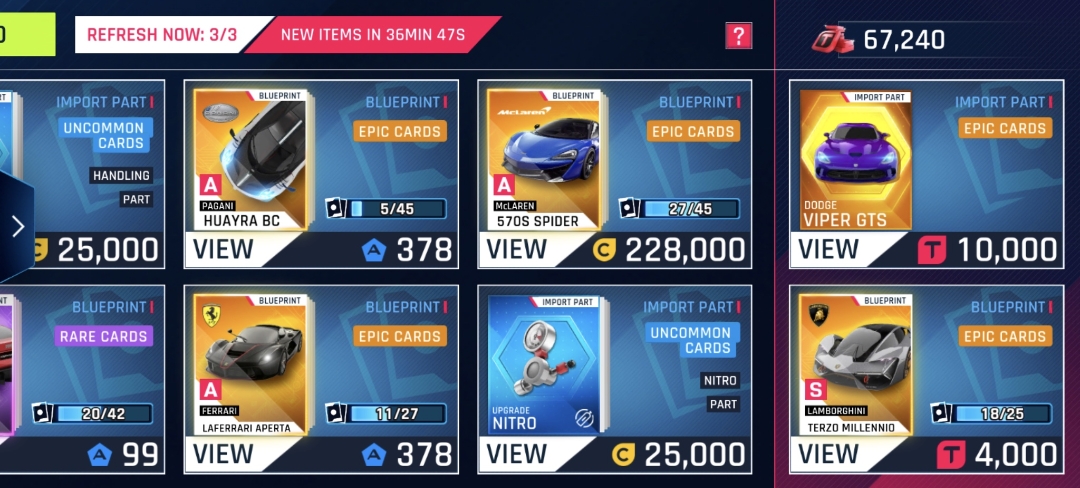
Task: Open the red question mark help
Action: tap(738, 36)
